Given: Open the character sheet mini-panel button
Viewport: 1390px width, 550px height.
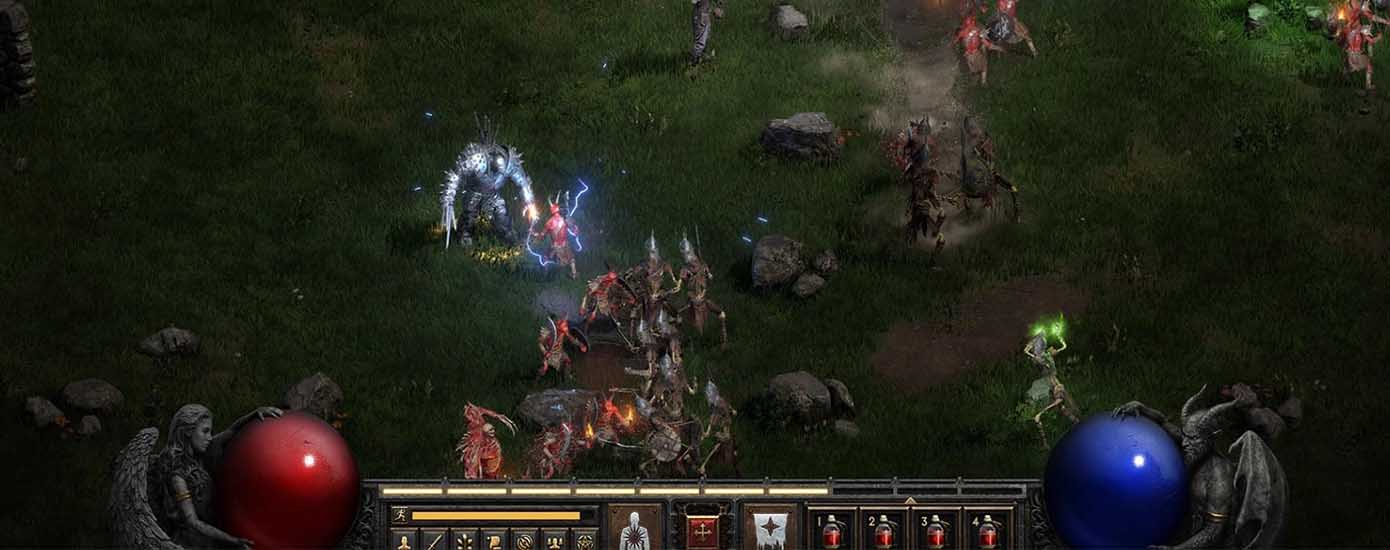Looking at the screenshot, I should [x=404, y=541].
